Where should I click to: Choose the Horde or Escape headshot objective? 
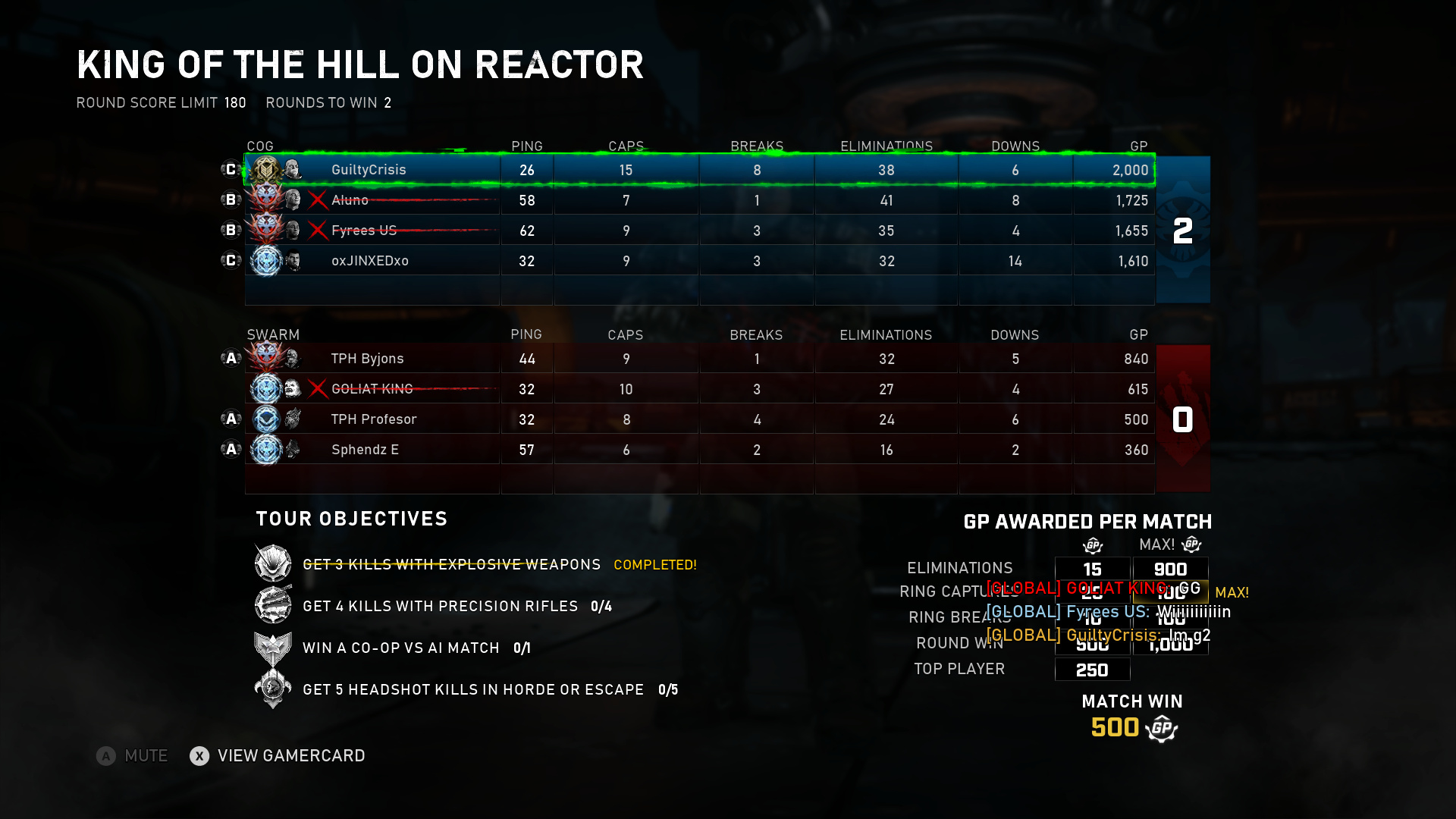coord(472,689)
